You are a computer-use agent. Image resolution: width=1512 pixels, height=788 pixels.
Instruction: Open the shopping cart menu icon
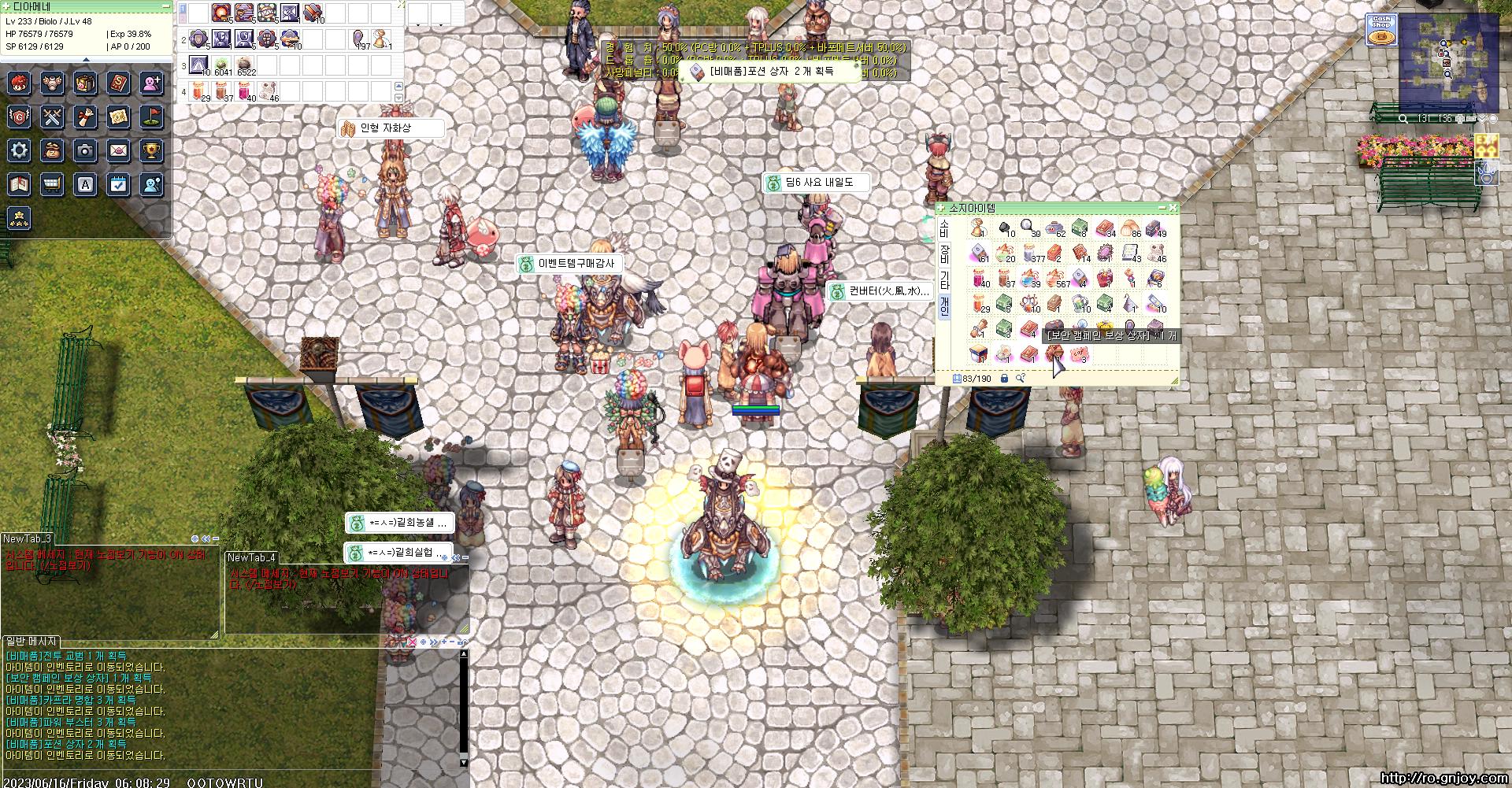tap(52, 184)
